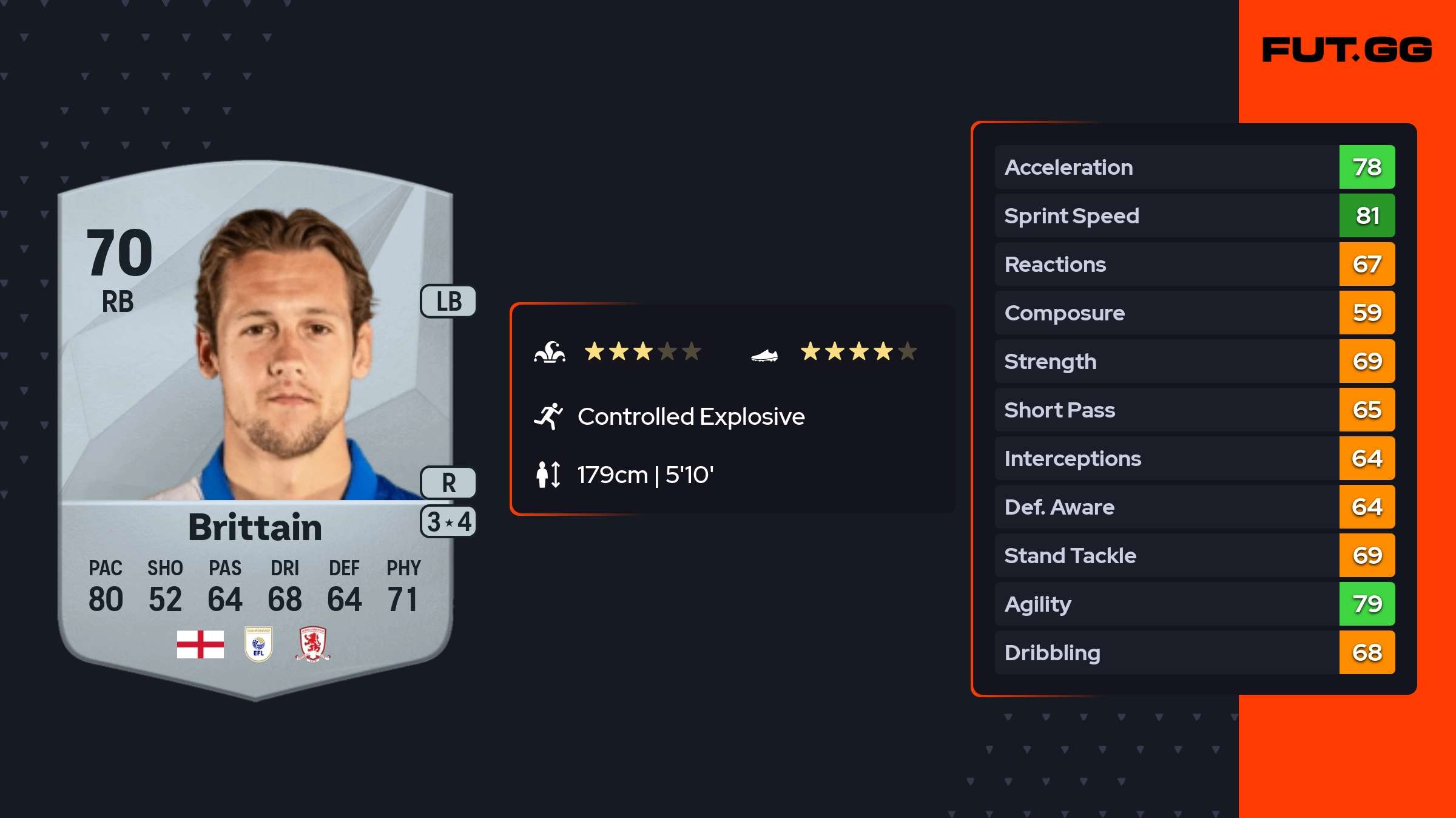Select the Stand Tackle stat row

(x=1194, y=555)
